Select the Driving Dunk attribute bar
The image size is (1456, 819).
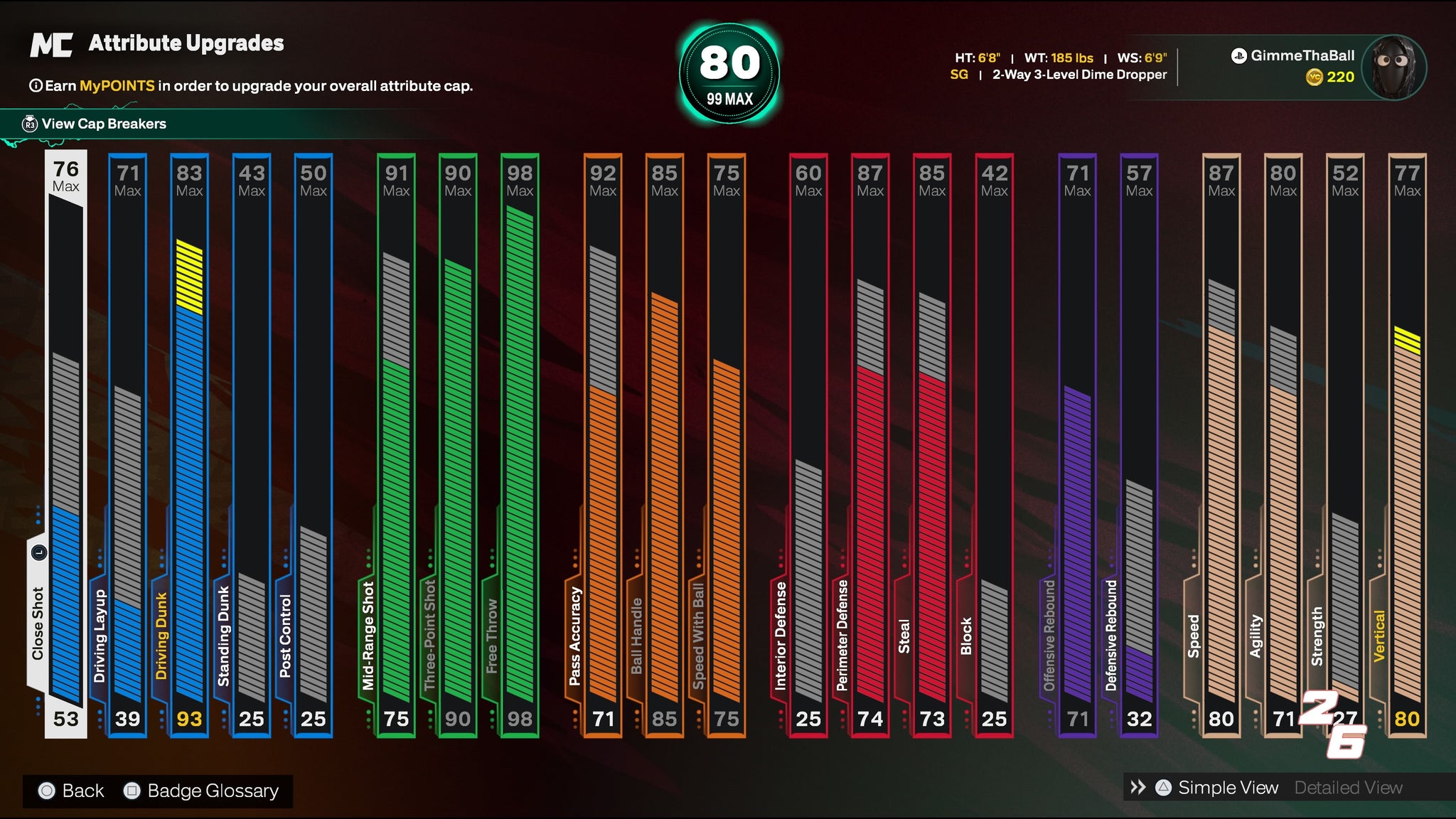click(190, 444)
